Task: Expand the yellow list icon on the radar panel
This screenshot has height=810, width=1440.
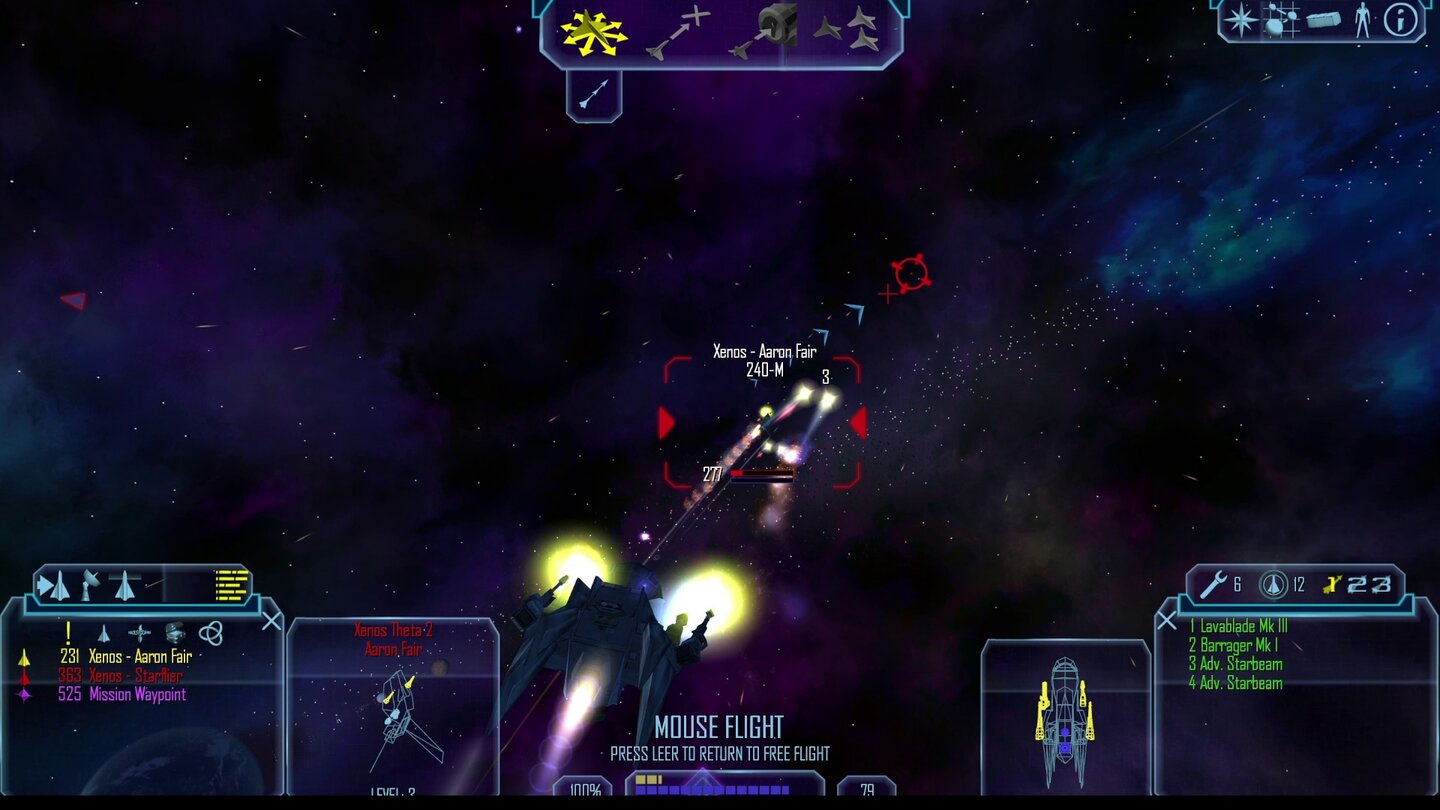Action: click(x=231, y=586)
